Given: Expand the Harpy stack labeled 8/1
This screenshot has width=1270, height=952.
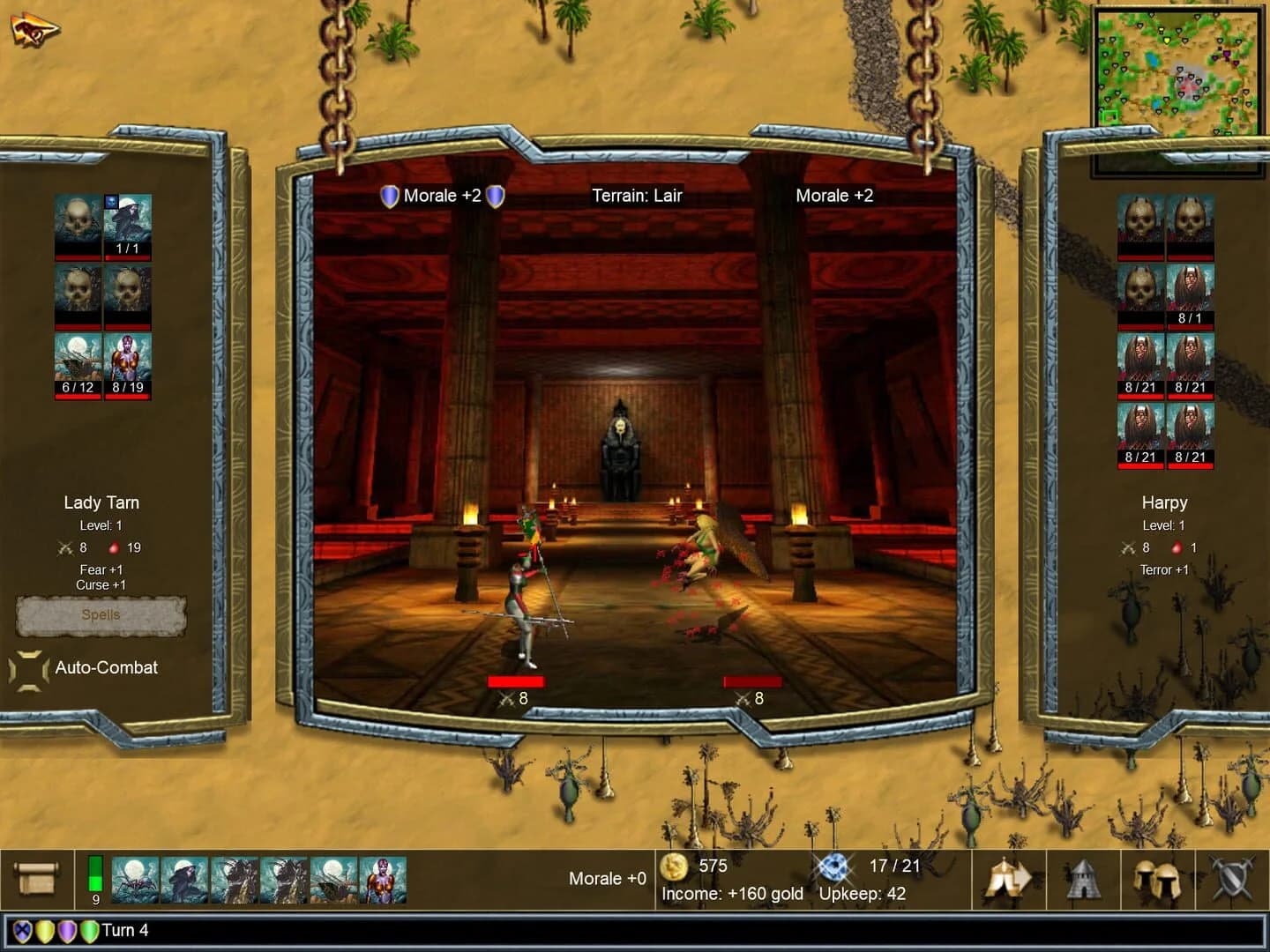Looking at the screenshot, I should click(1191, 291).
